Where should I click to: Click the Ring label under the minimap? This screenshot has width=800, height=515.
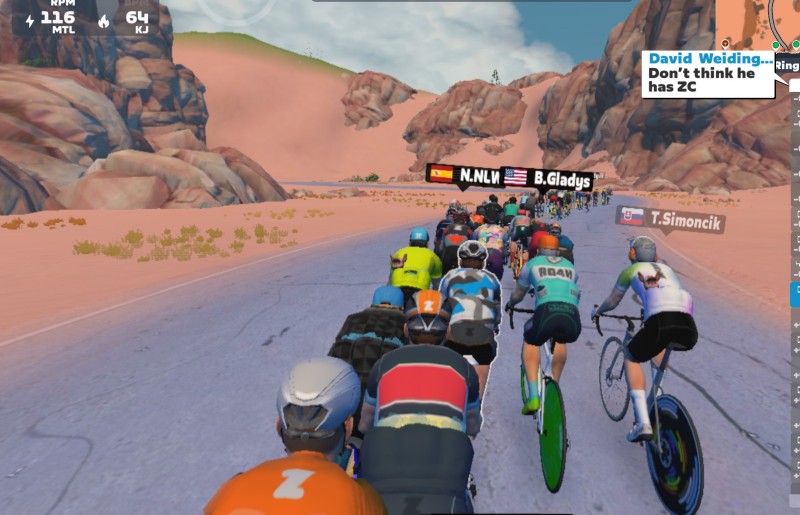pos(788,66)
